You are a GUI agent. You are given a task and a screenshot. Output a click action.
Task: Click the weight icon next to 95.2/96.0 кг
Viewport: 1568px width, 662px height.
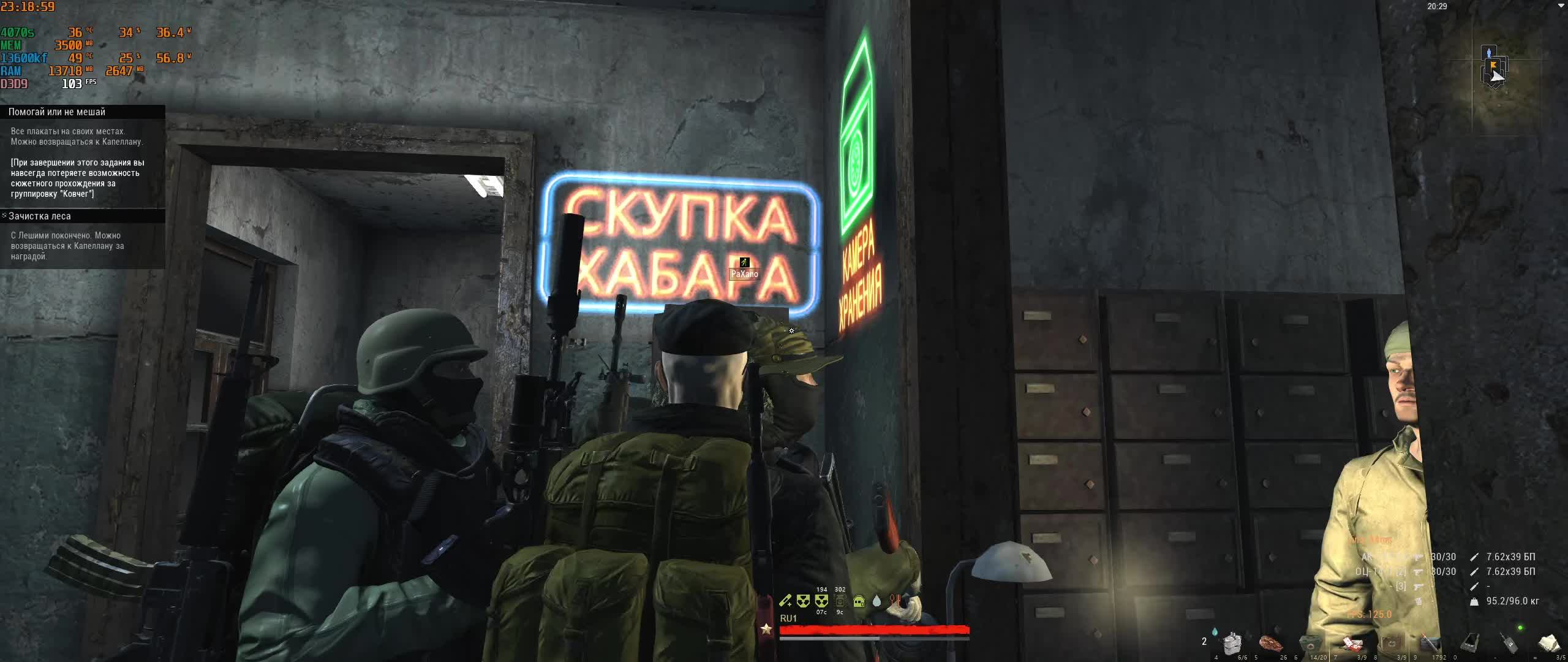[x=1474, y=603]
